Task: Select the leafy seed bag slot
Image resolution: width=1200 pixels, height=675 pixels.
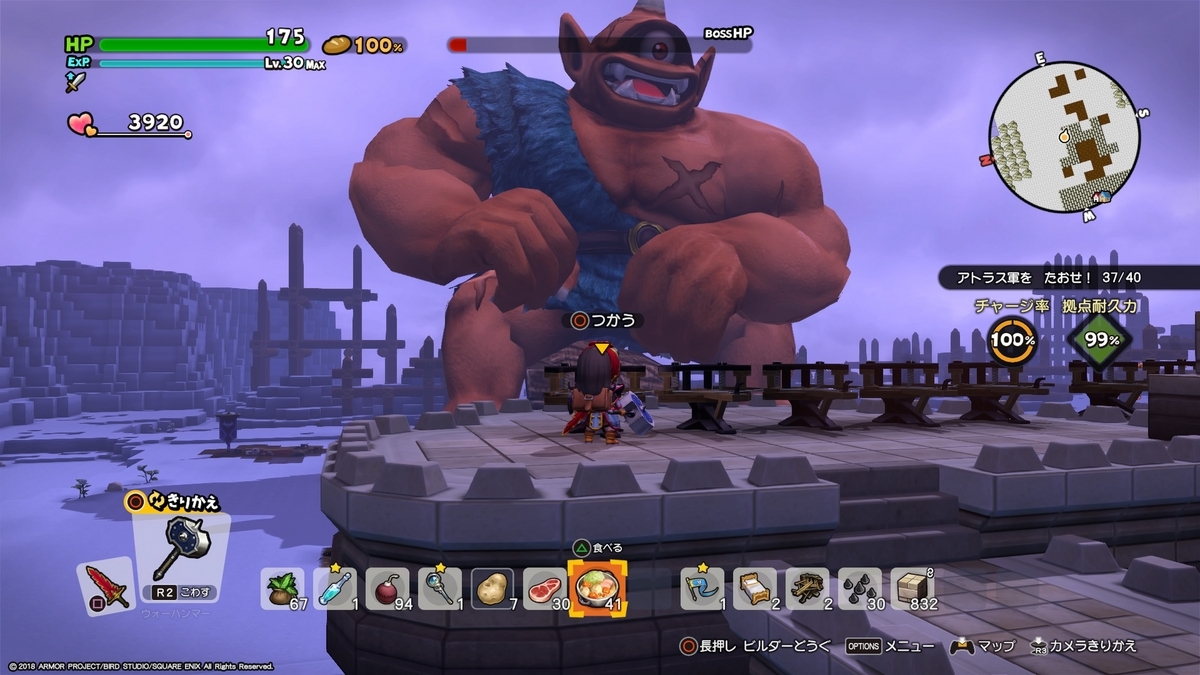Action: pyautogui.click(x=283, y=589)
